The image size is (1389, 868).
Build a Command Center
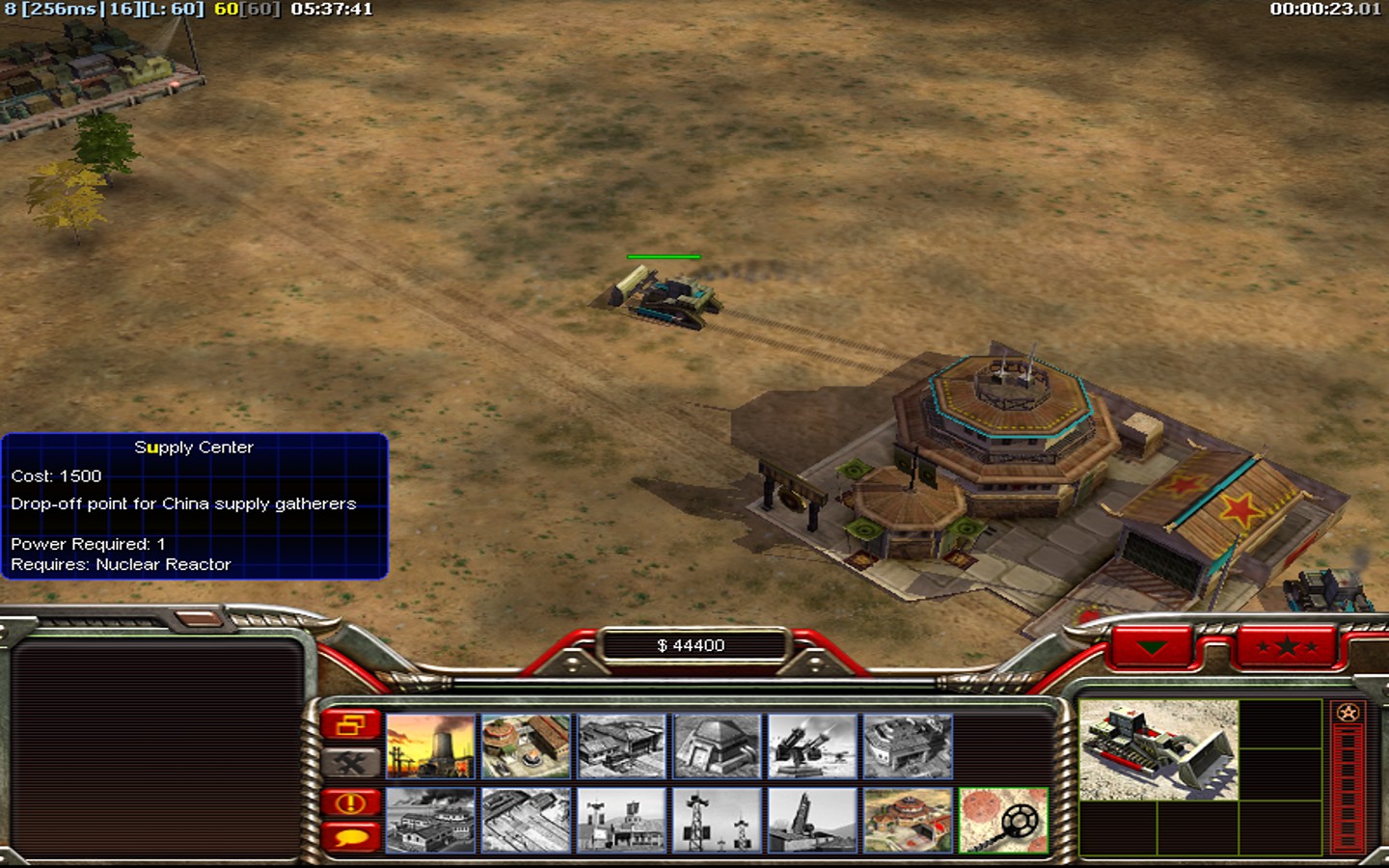(908, 821)
